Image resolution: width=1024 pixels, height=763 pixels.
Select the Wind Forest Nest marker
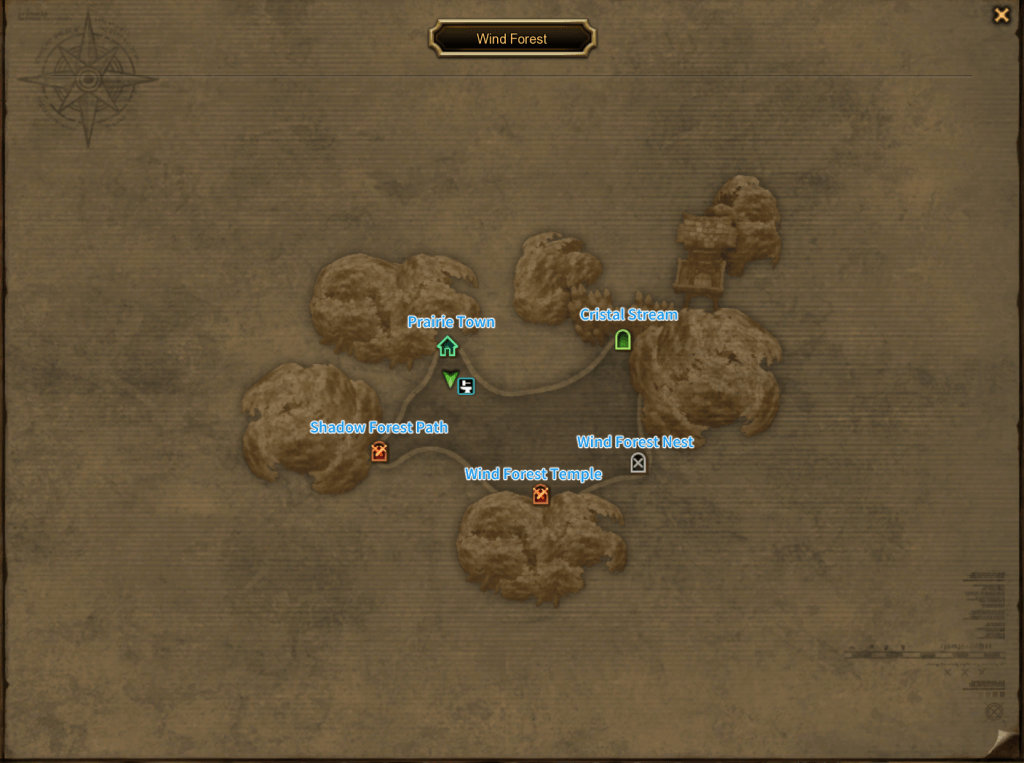[x=638, y=463]
